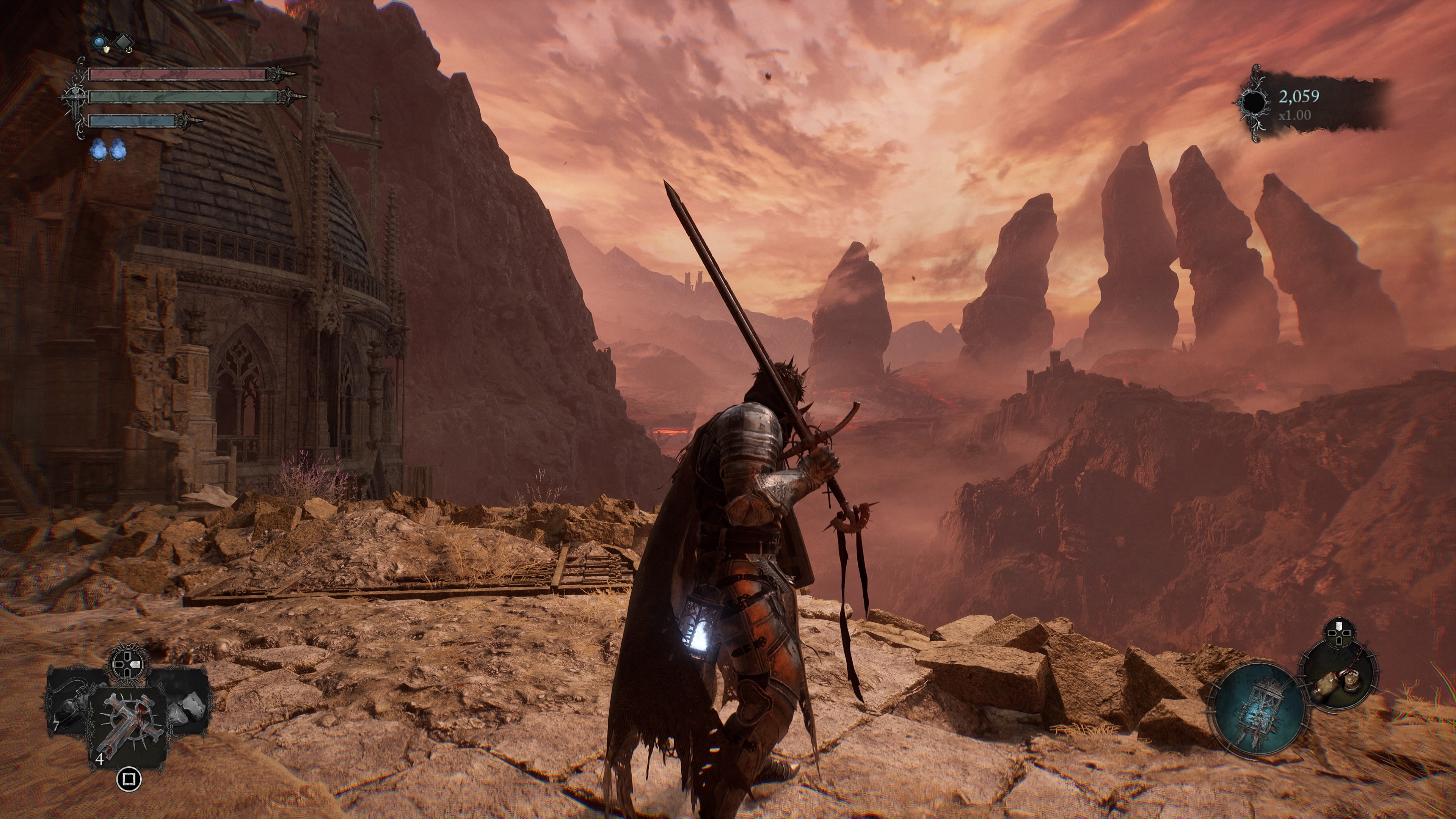Select the grey diamond status icon
Viewport: 1456px width, 819px height.
coord(123,42)
